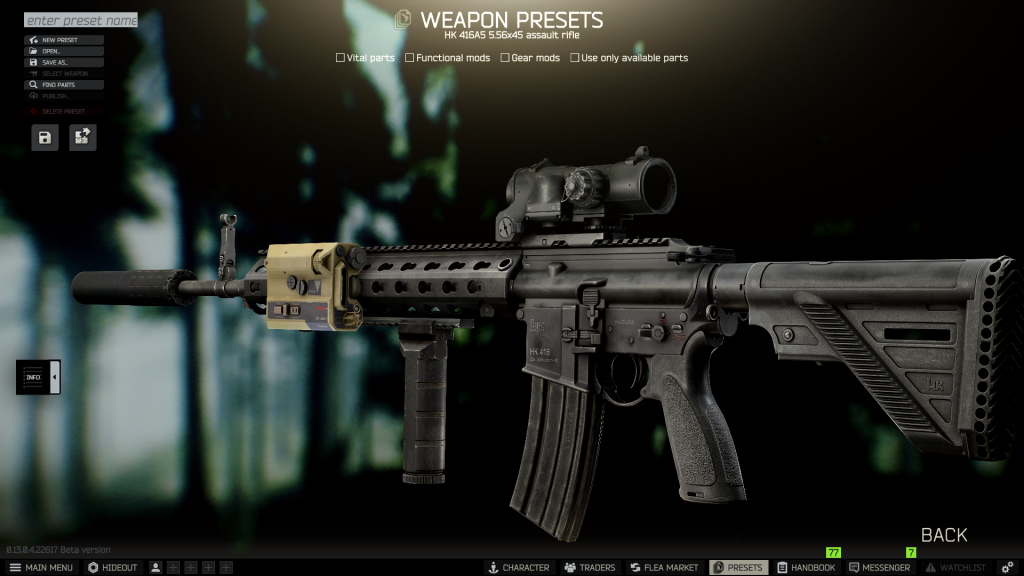Viewport: 1024px width, 576px height.
Task: Go to the Hideout
Action: point(113,568)
